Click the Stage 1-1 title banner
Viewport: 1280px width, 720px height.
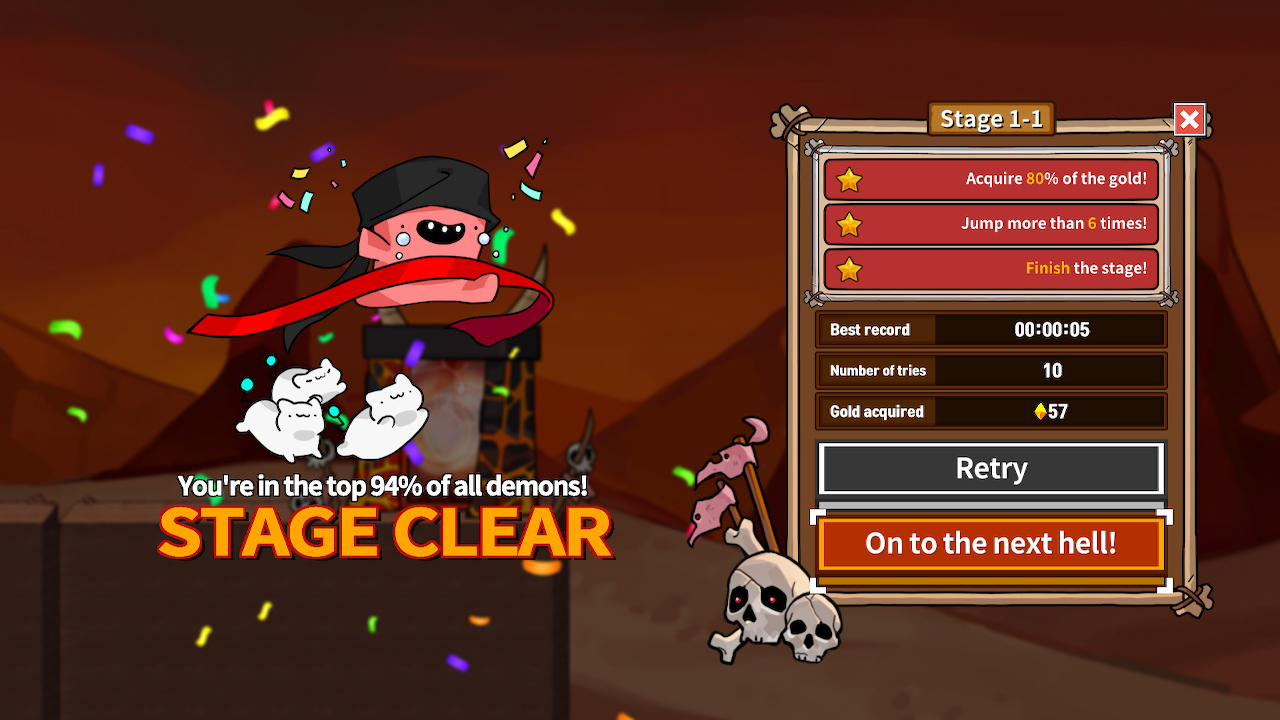point(990,119)
